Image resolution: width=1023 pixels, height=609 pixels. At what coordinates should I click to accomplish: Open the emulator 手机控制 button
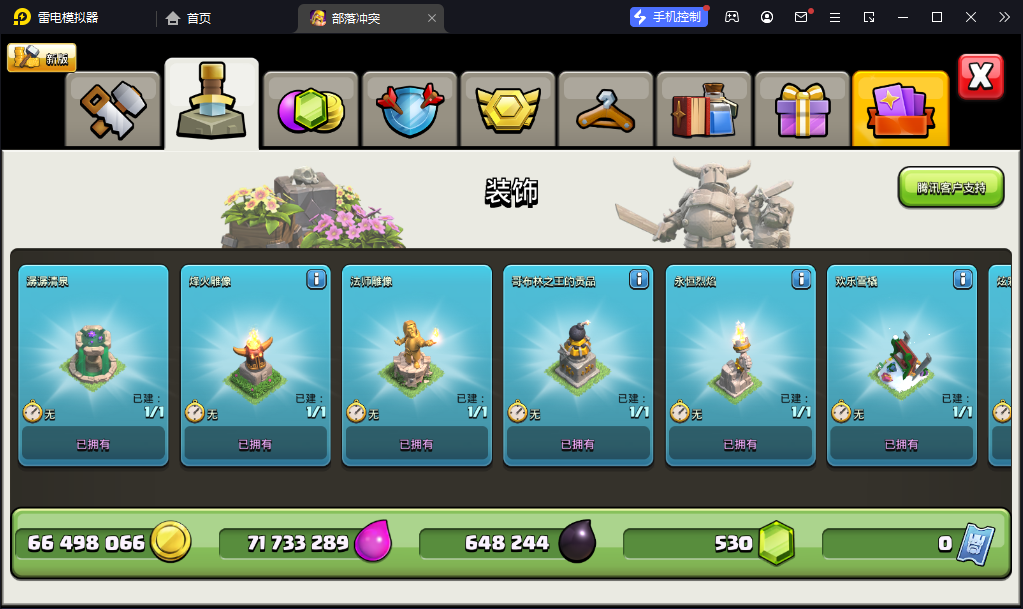click(668, 17)
